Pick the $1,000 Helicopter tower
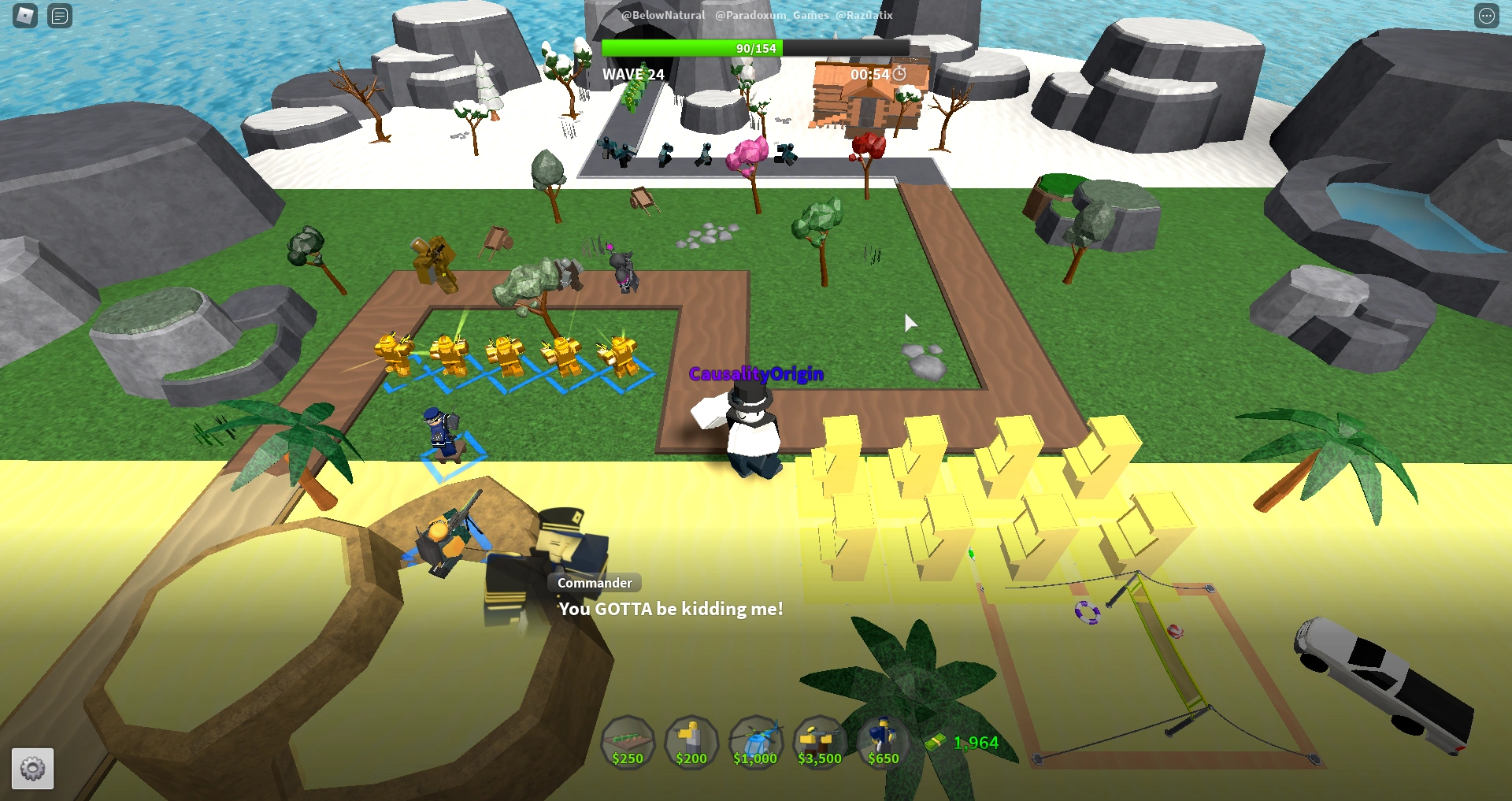Image resolution: width=1512 pixels, height=801 pixels. 755,741
